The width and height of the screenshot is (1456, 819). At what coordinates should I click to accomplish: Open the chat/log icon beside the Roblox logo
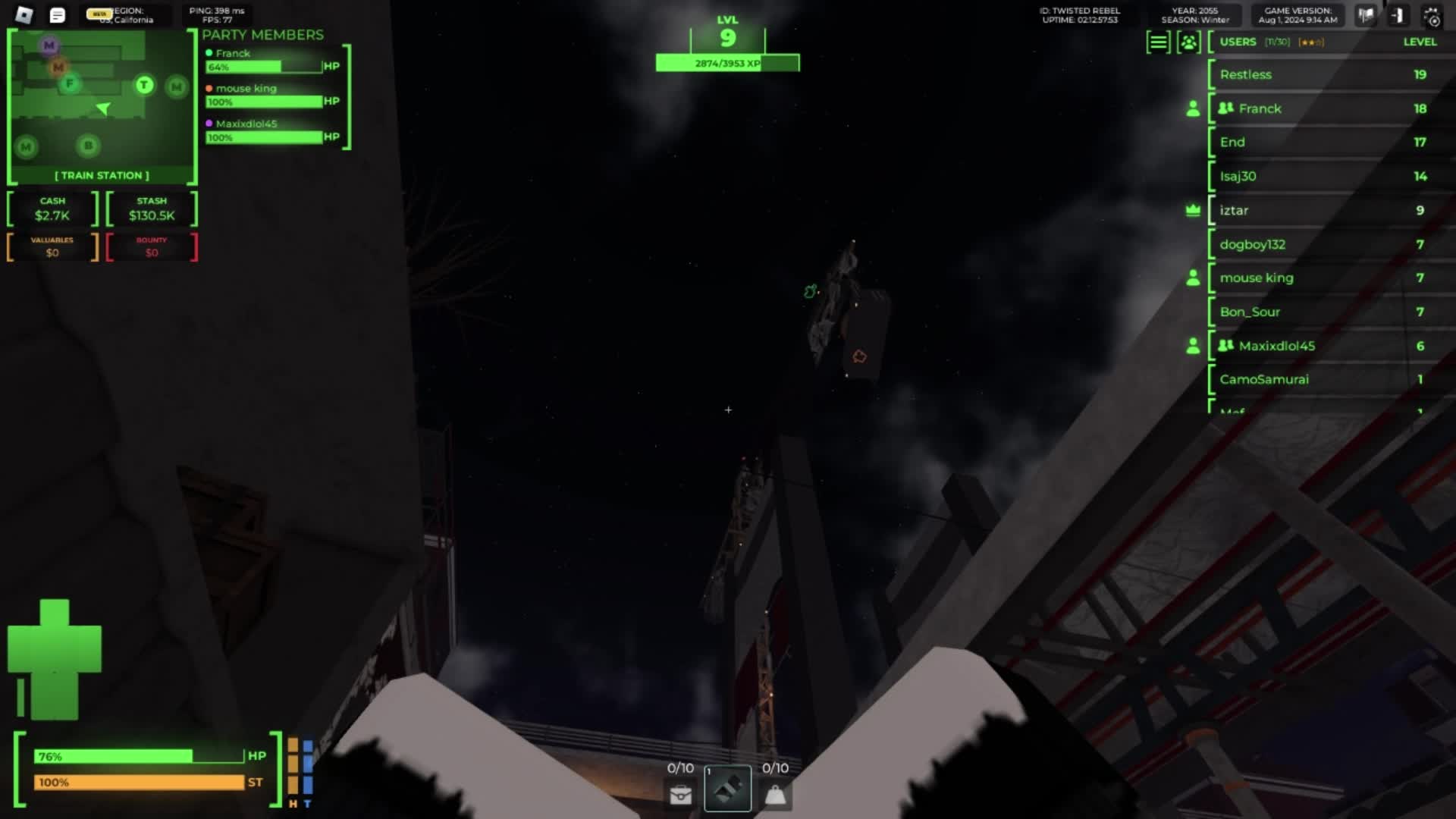pos(57,15)
